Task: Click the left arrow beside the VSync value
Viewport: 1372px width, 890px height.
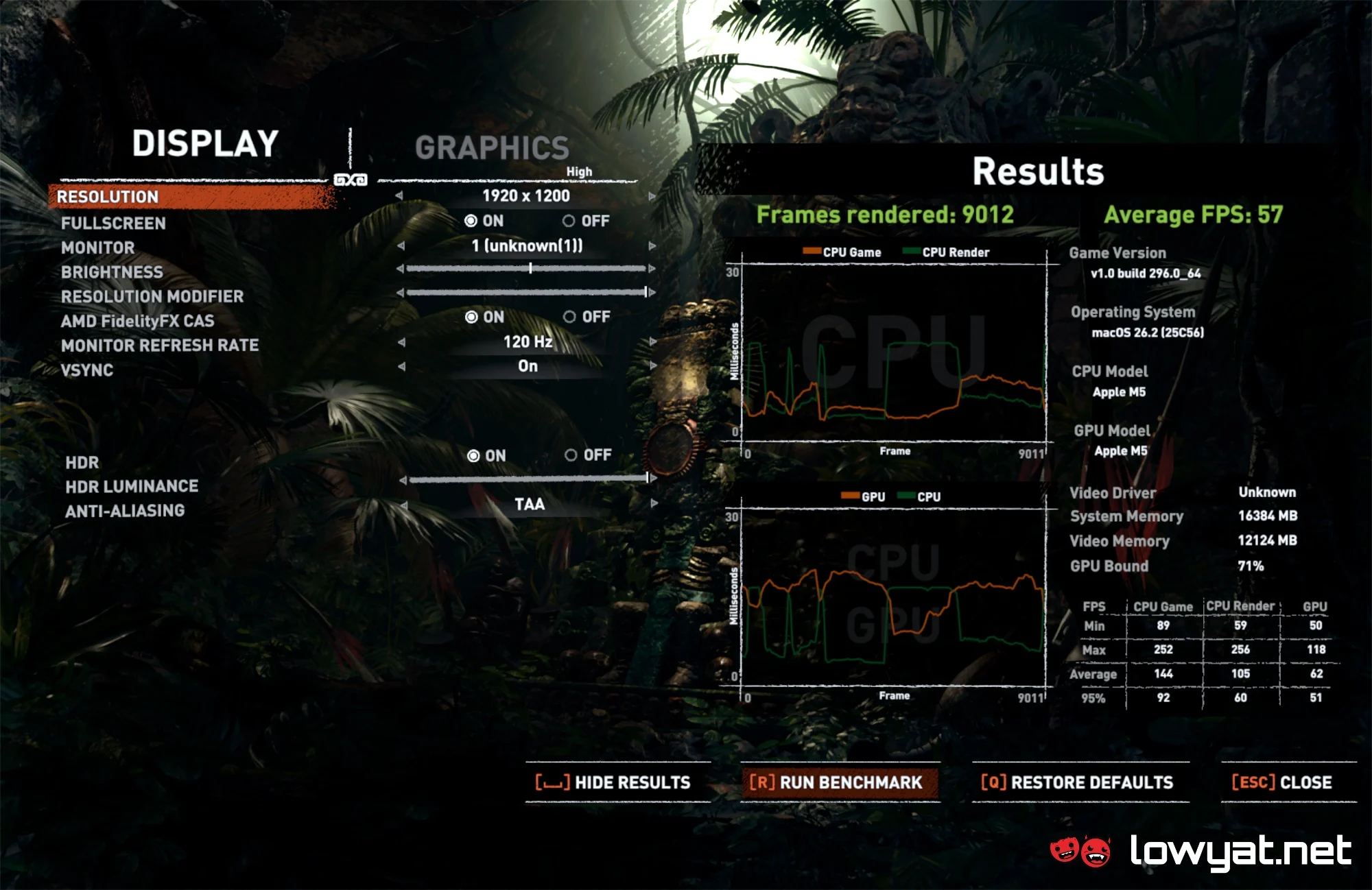Action: (x=401, y=366)
